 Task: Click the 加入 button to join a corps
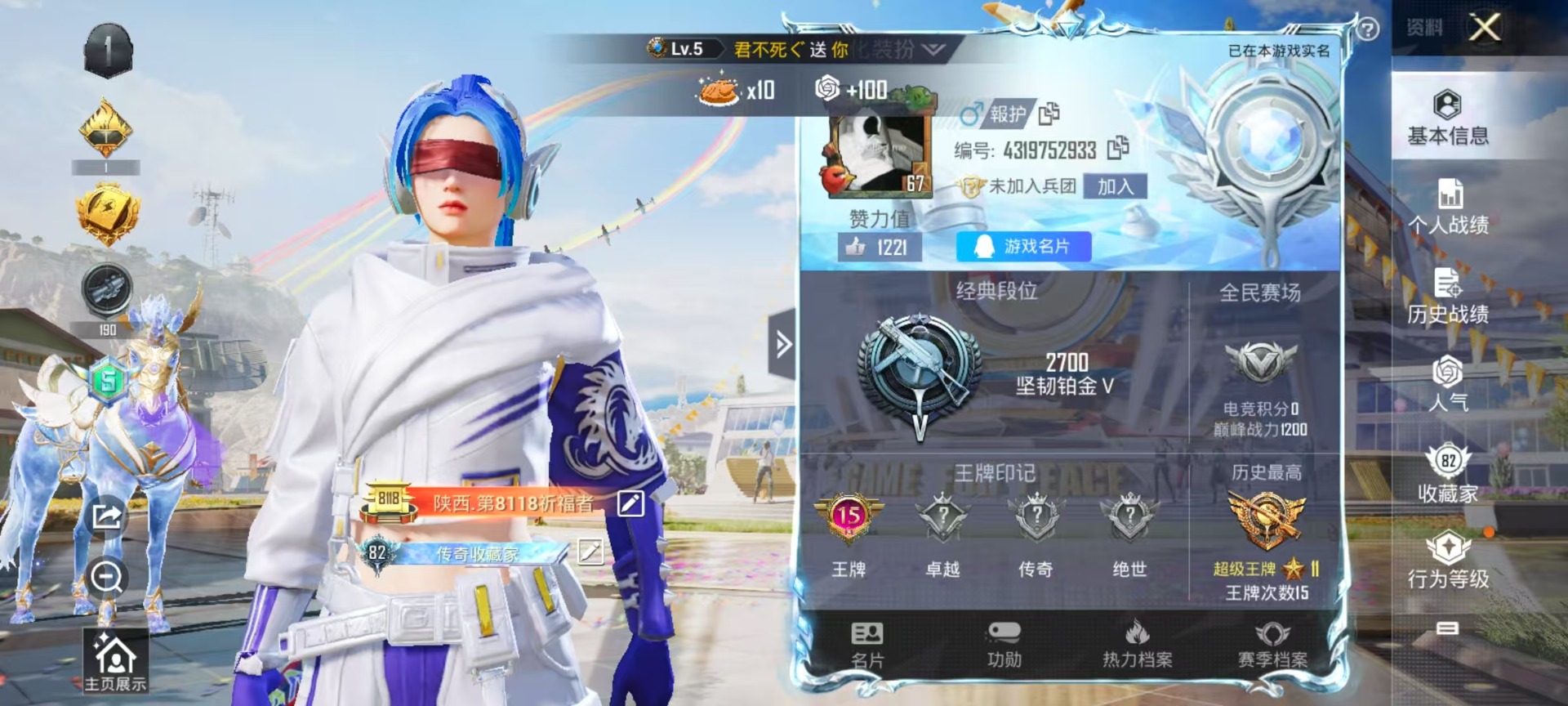click(1115, 187)
